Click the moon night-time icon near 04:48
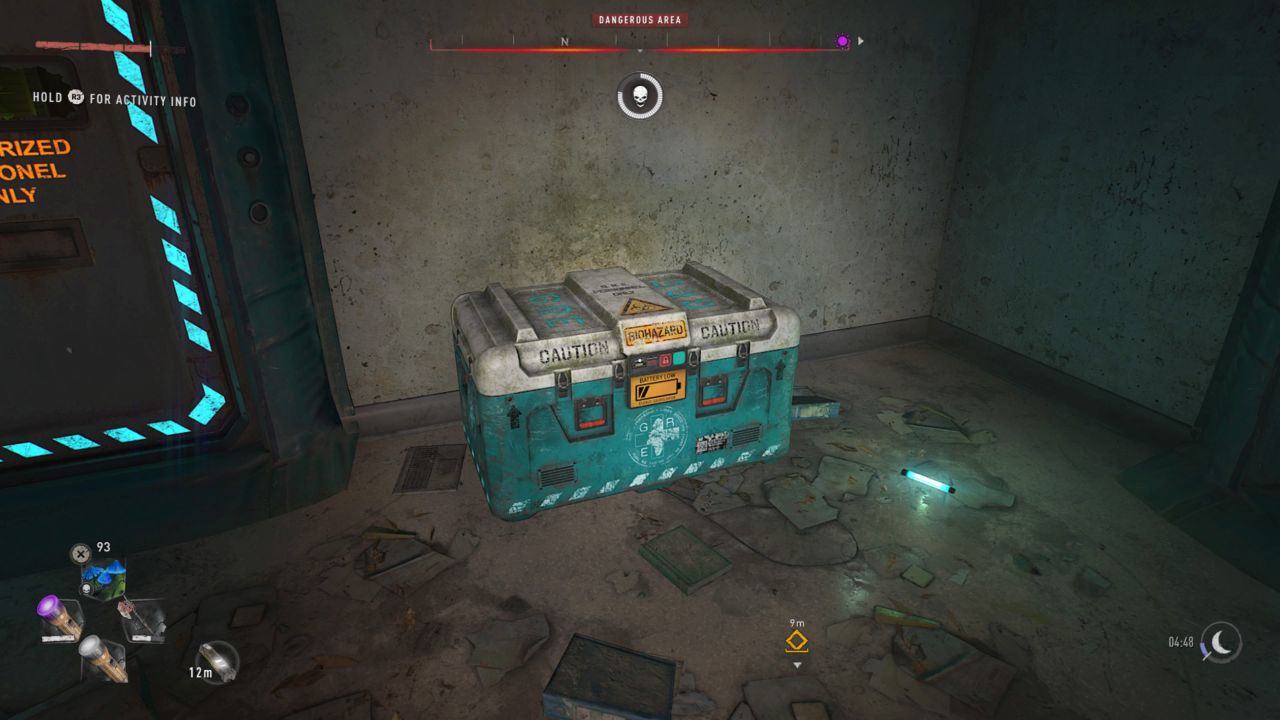This screenshot has height=720, width=1280. coord(1222,643)
